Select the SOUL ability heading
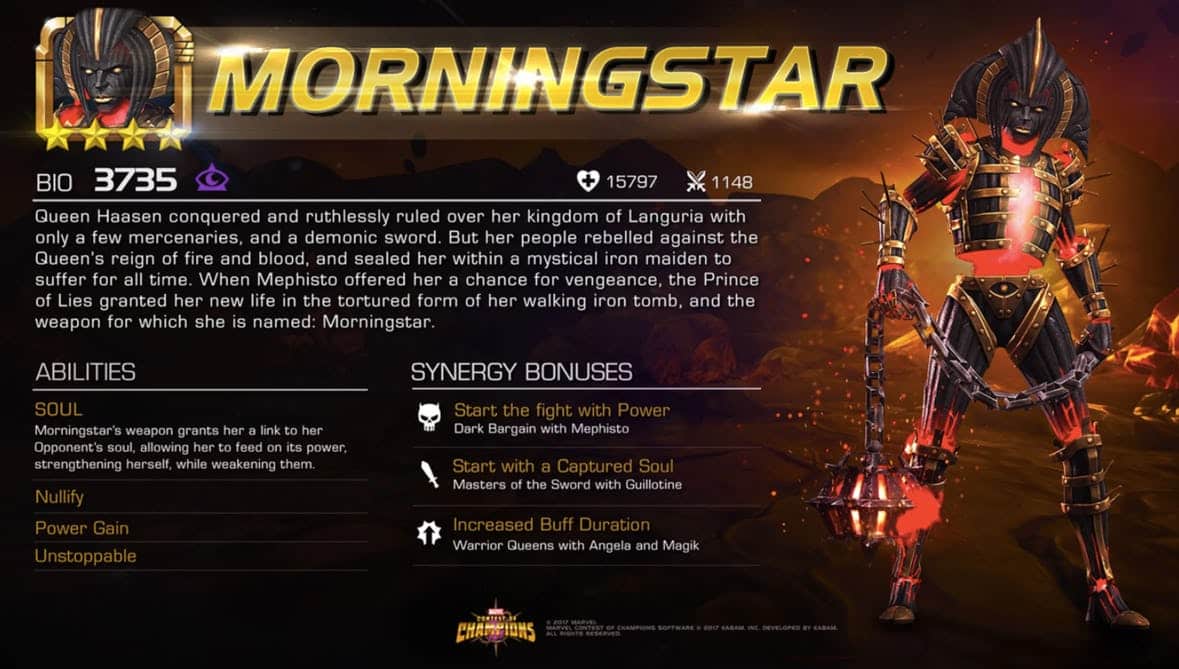Image resolution: width=1179 pixels, height=669 pixels. (59, 410)
